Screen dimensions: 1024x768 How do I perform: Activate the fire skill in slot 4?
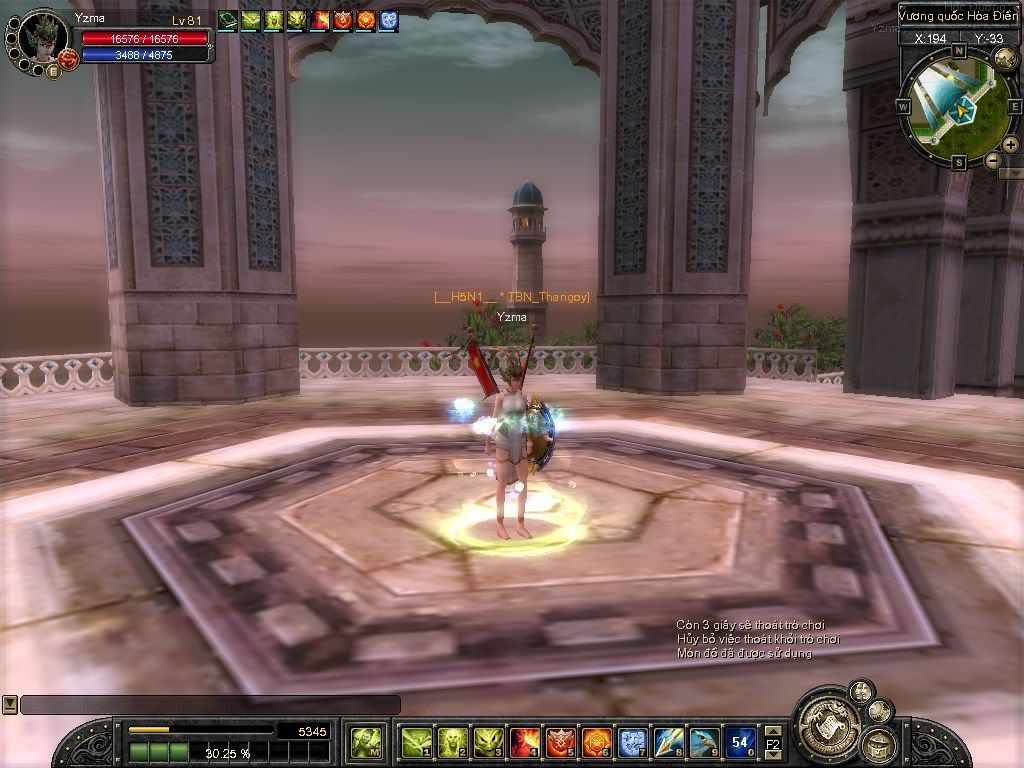click(524, 742)
